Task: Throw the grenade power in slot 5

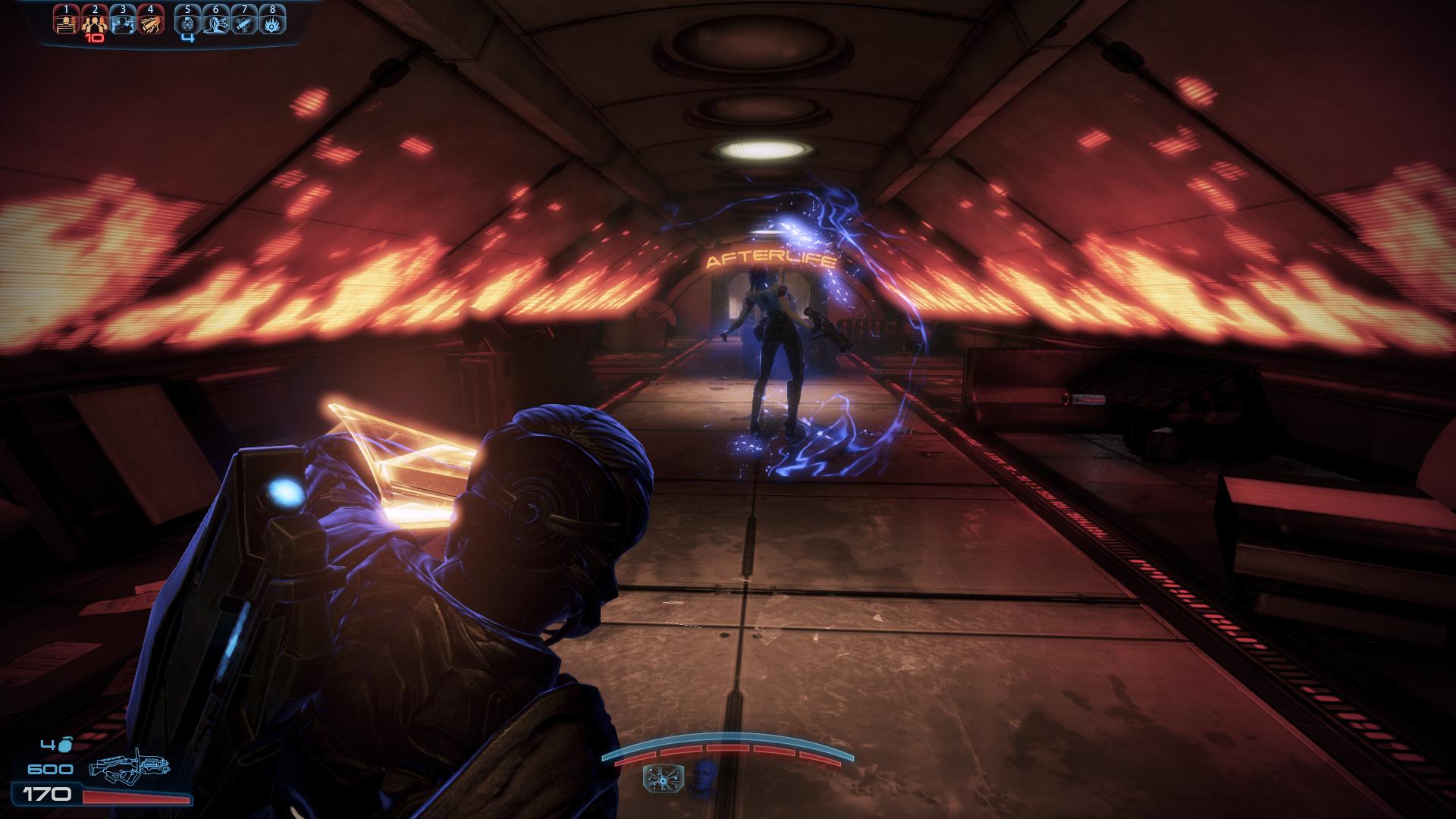Action: click(x=188, y=22)
